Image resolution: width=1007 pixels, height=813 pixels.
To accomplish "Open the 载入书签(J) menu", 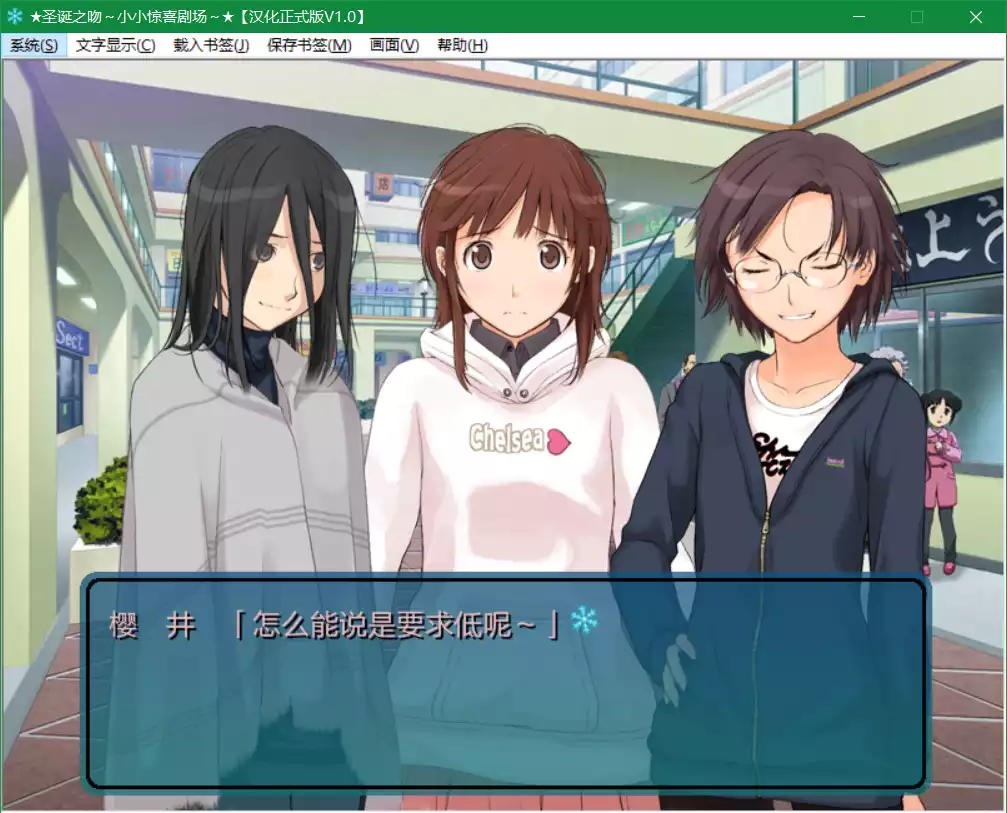I will coord(211,45).
